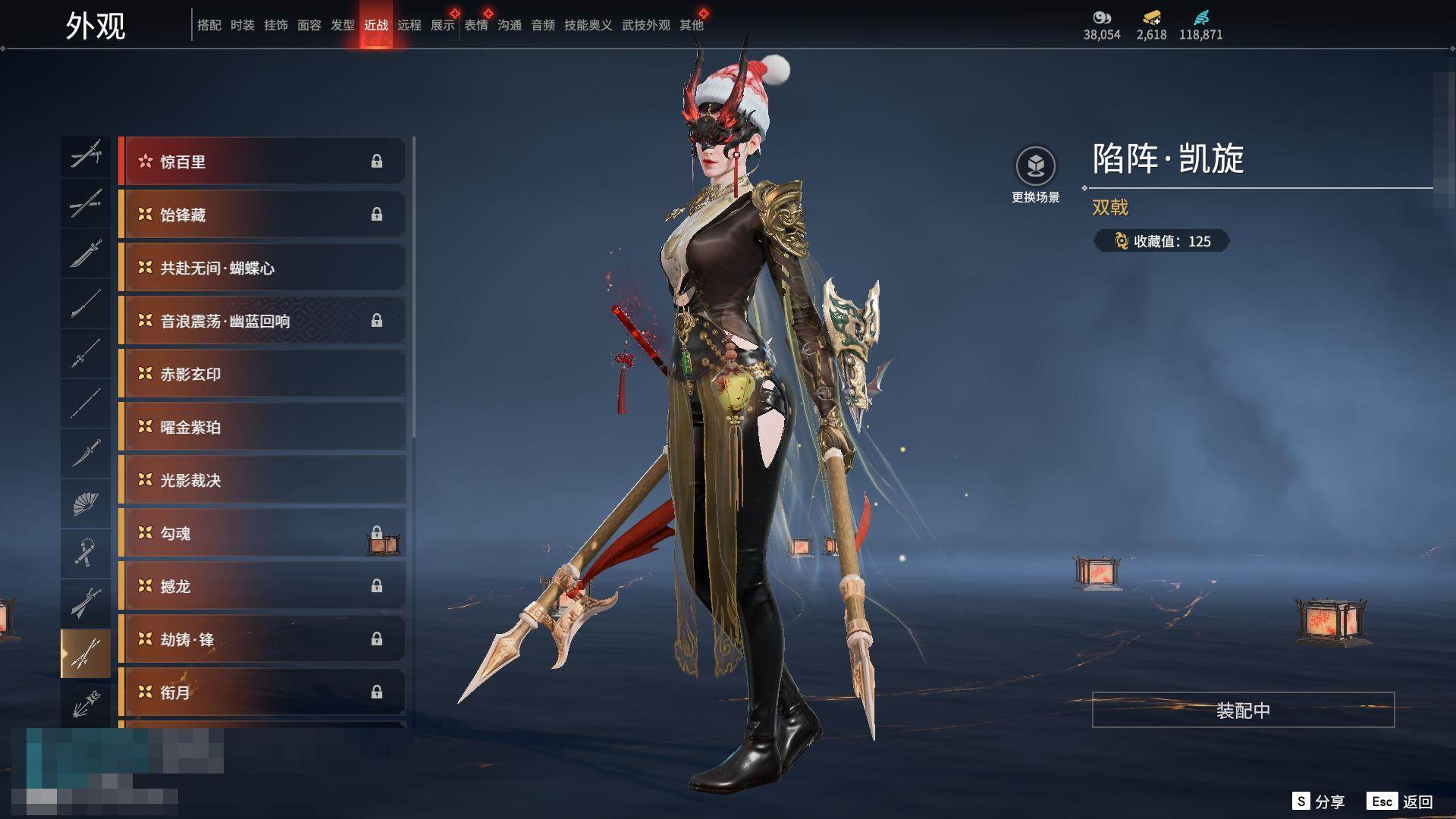Open the 技能奥义 tab
Image resolution: width=1456 pixels, height=819 pixels.
coord(588,25)
